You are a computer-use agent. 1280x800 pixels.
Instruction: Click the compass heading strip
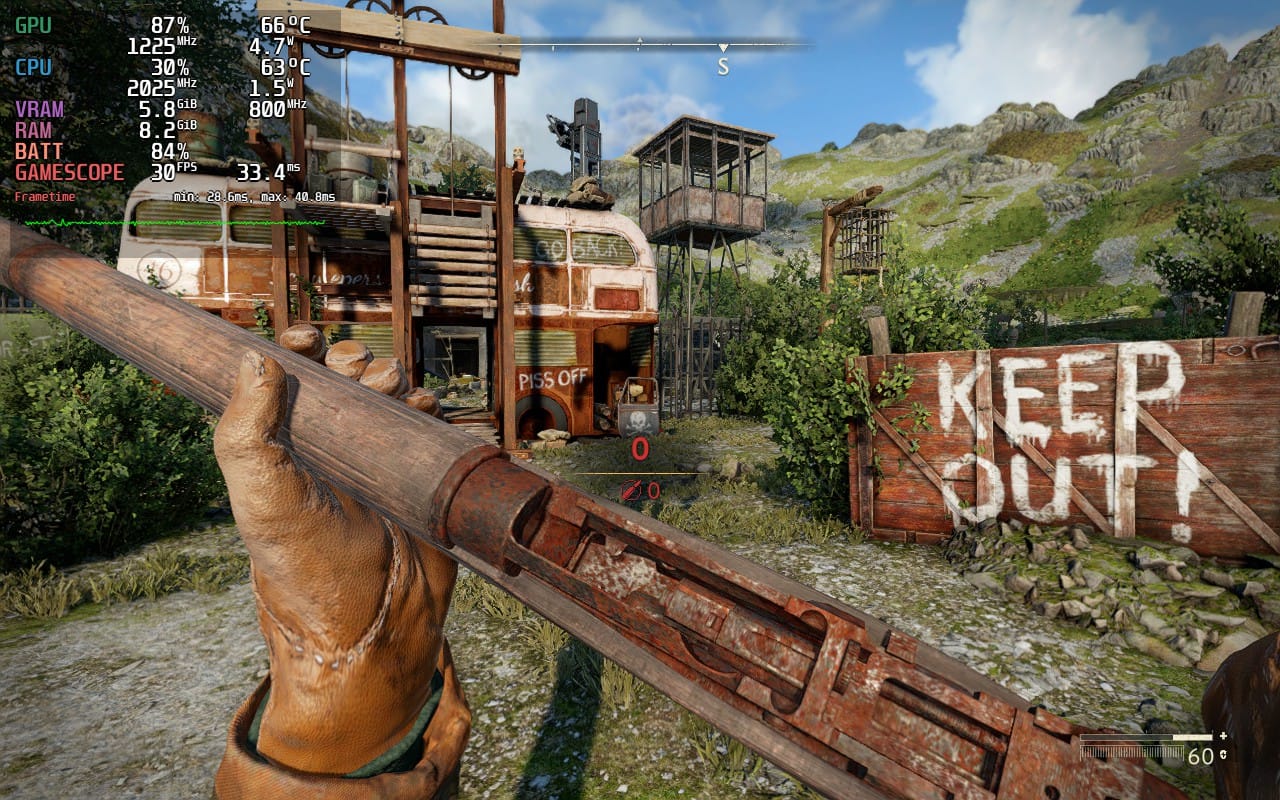click(640, 46)
